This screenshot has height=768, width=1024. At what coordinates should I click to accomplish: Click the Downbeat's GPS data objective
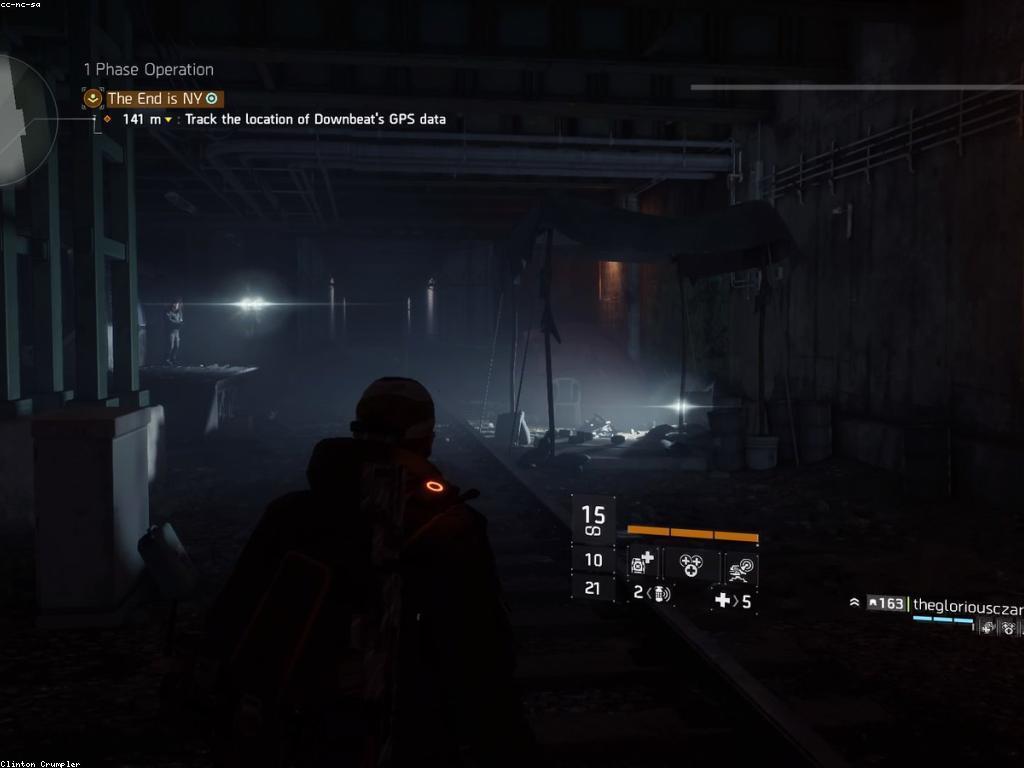(x=315, y=119)
